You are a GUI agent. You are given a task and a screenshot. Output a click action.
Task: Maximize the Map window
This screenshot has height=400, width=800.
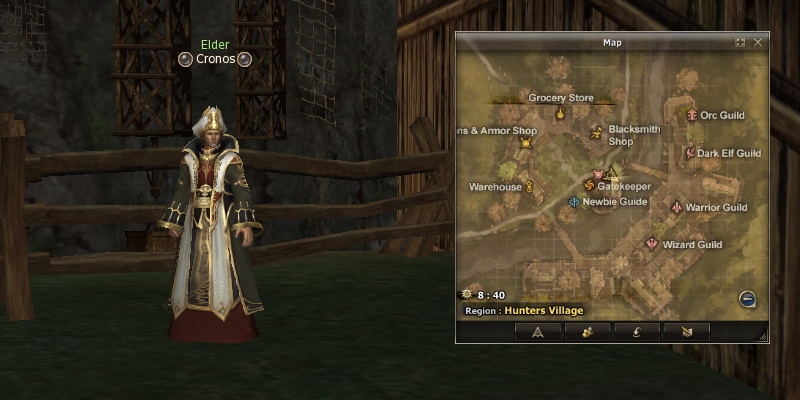[740, 43]
